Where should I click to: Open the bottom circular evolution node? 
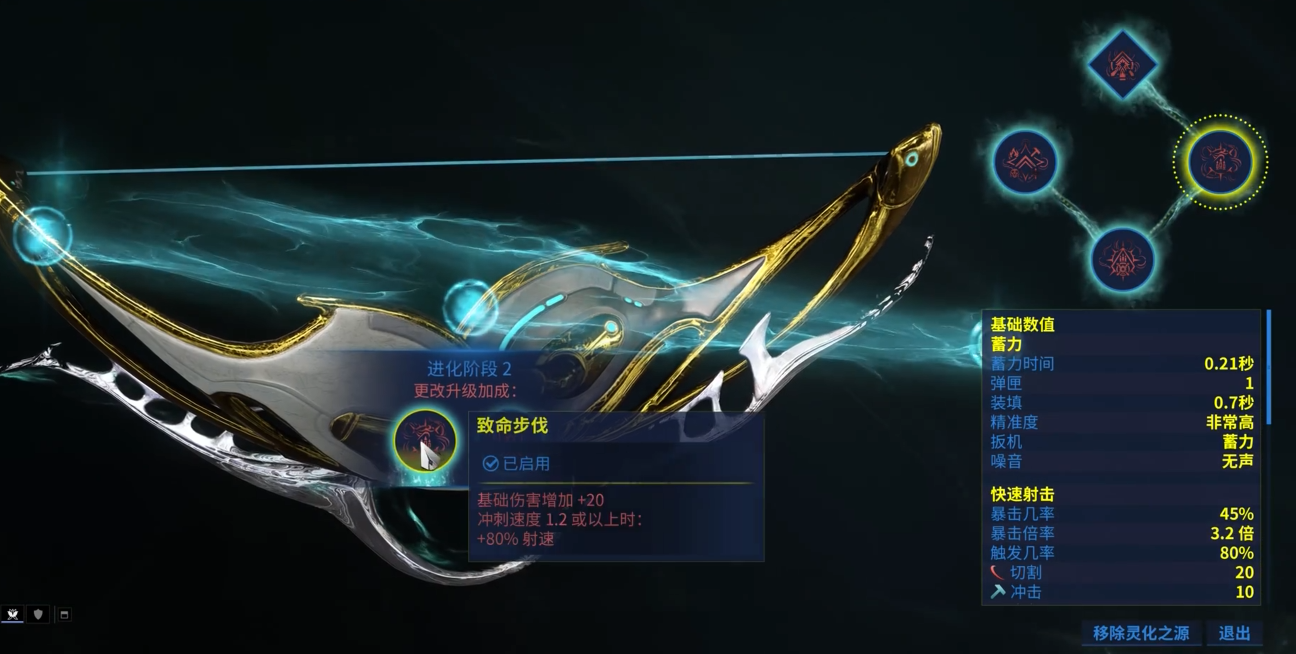(x=1122, y=259)
